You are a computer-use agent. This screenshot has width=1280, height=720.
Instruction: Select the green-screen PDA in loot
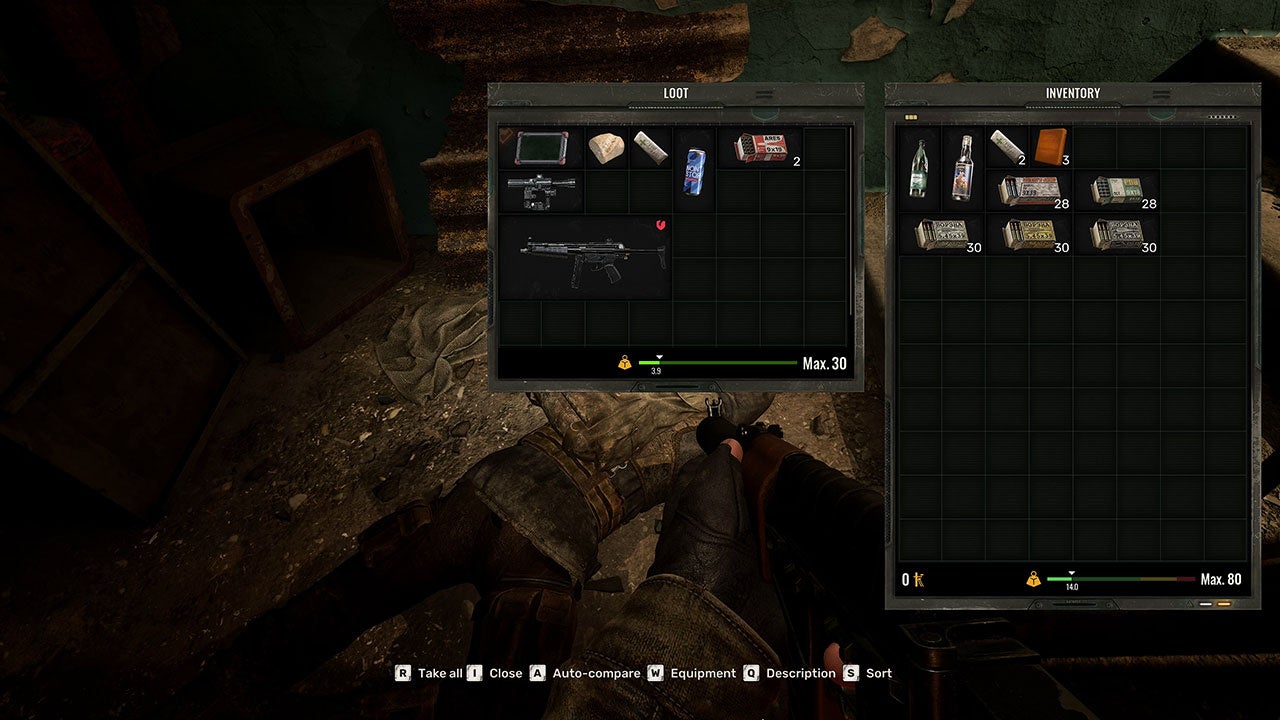tap(540, 147)
